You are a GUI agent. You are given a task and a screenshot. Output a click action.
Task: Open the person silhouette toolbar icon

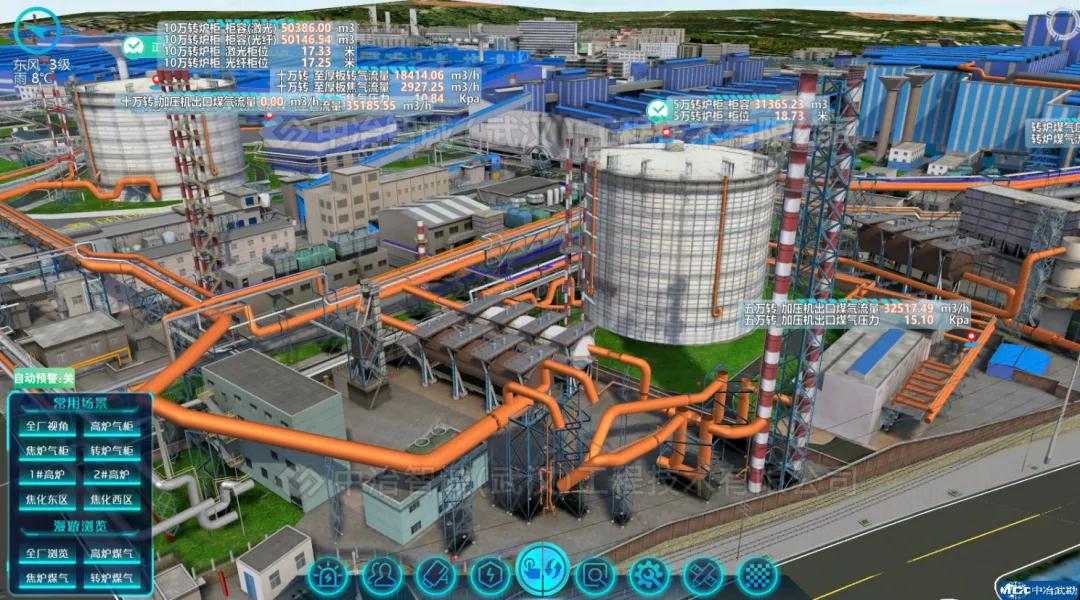382,575
